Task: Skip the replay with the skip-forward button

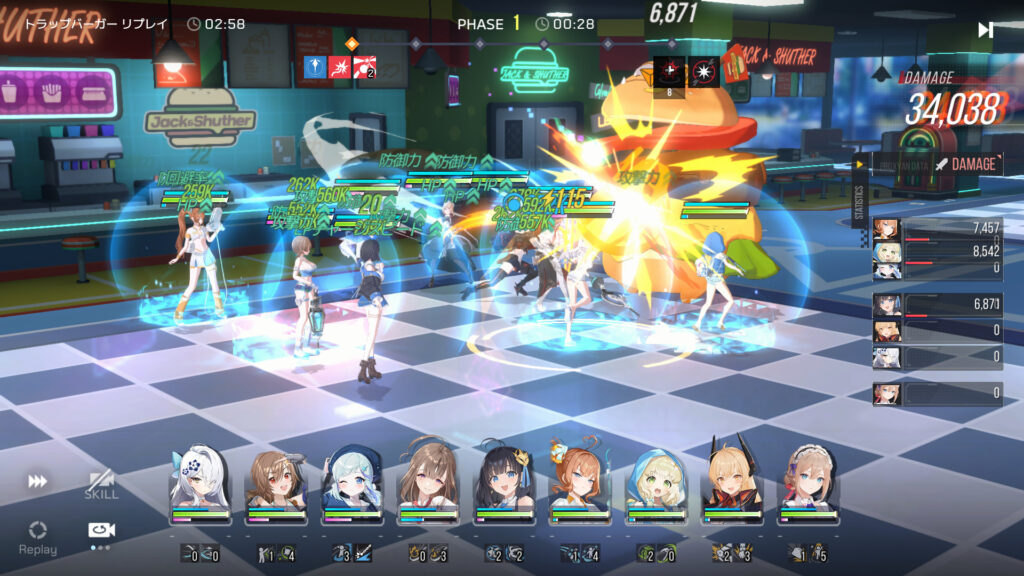Action: click(985, 30)
